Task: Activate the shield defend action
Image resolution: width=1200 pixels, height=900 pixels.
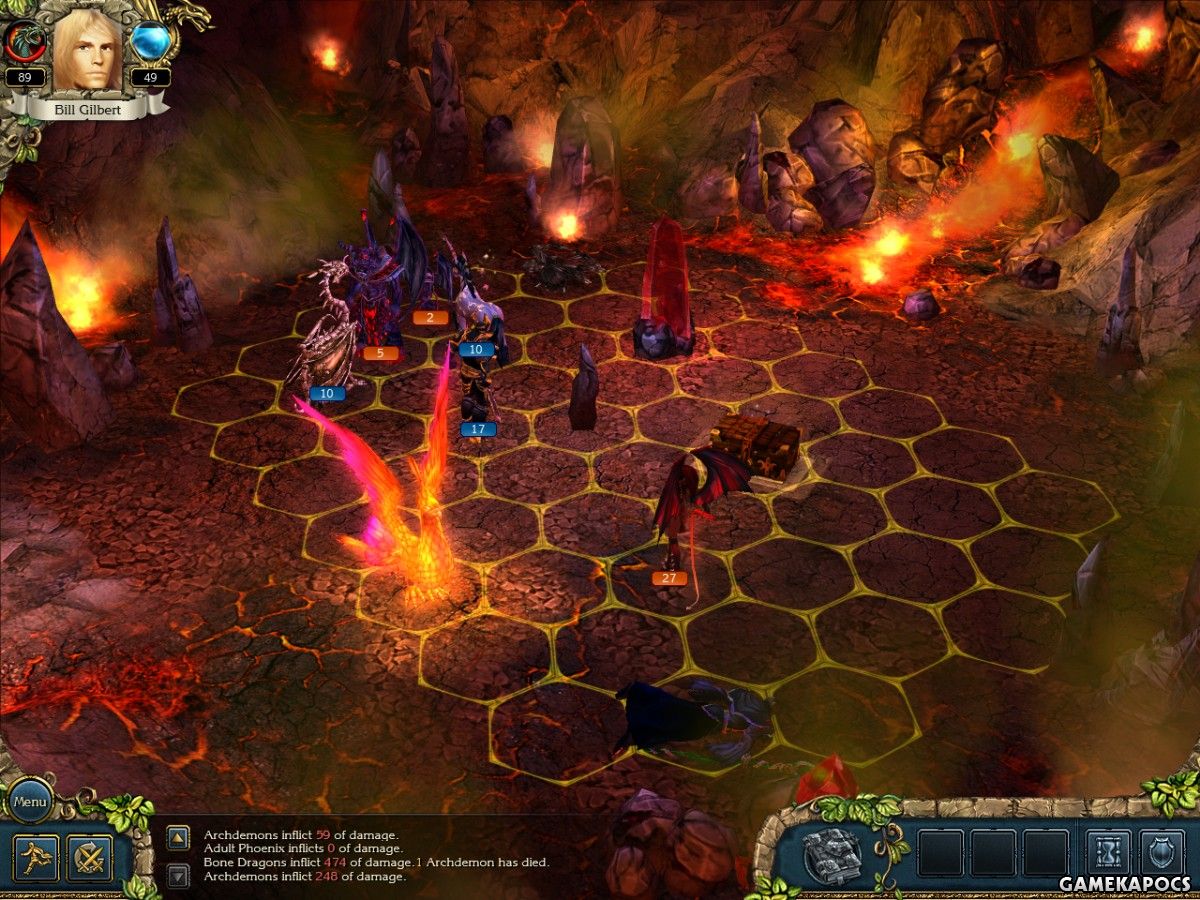Action: (1161, 854)
